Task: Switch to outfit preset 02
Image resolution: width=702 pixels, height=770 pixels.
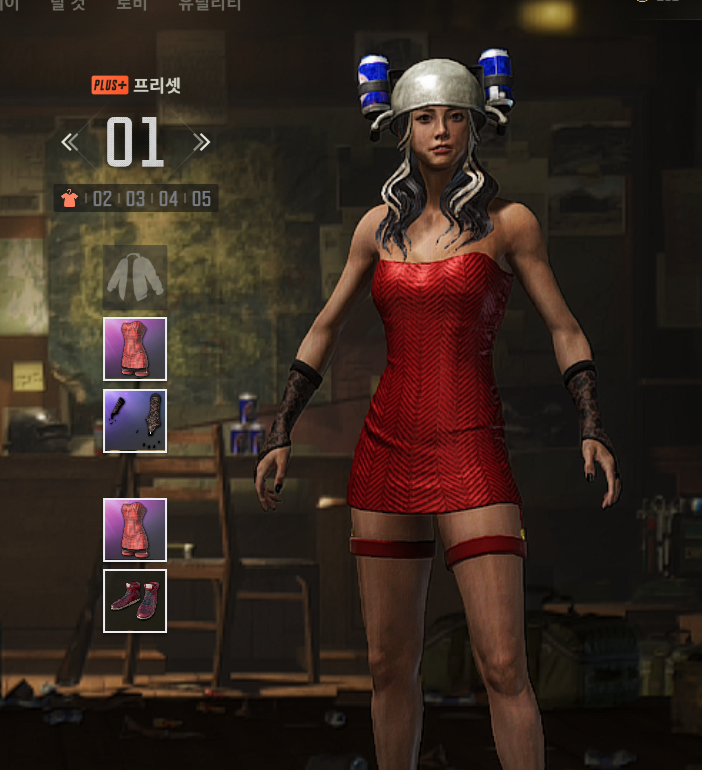Action: pos(102,198)
